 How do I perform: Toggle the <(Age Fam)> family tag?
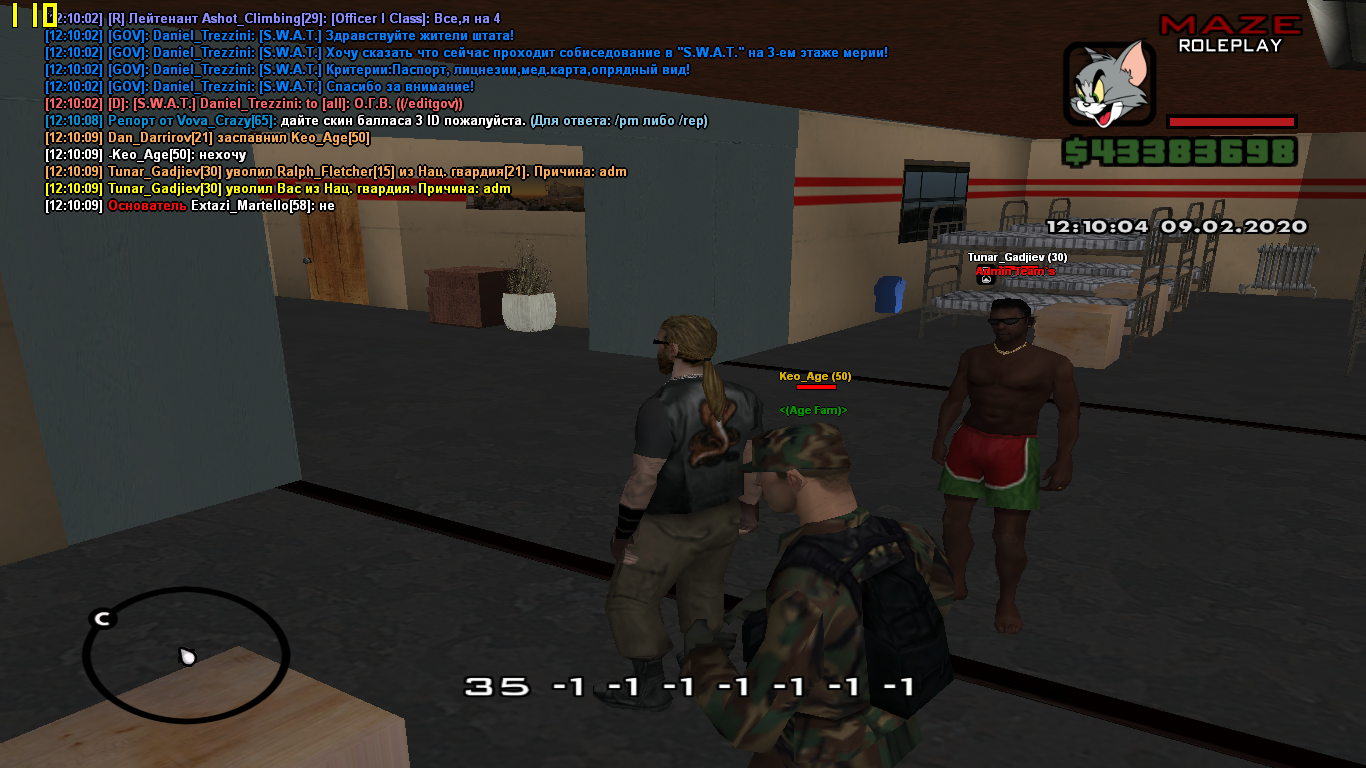point(812,410)
